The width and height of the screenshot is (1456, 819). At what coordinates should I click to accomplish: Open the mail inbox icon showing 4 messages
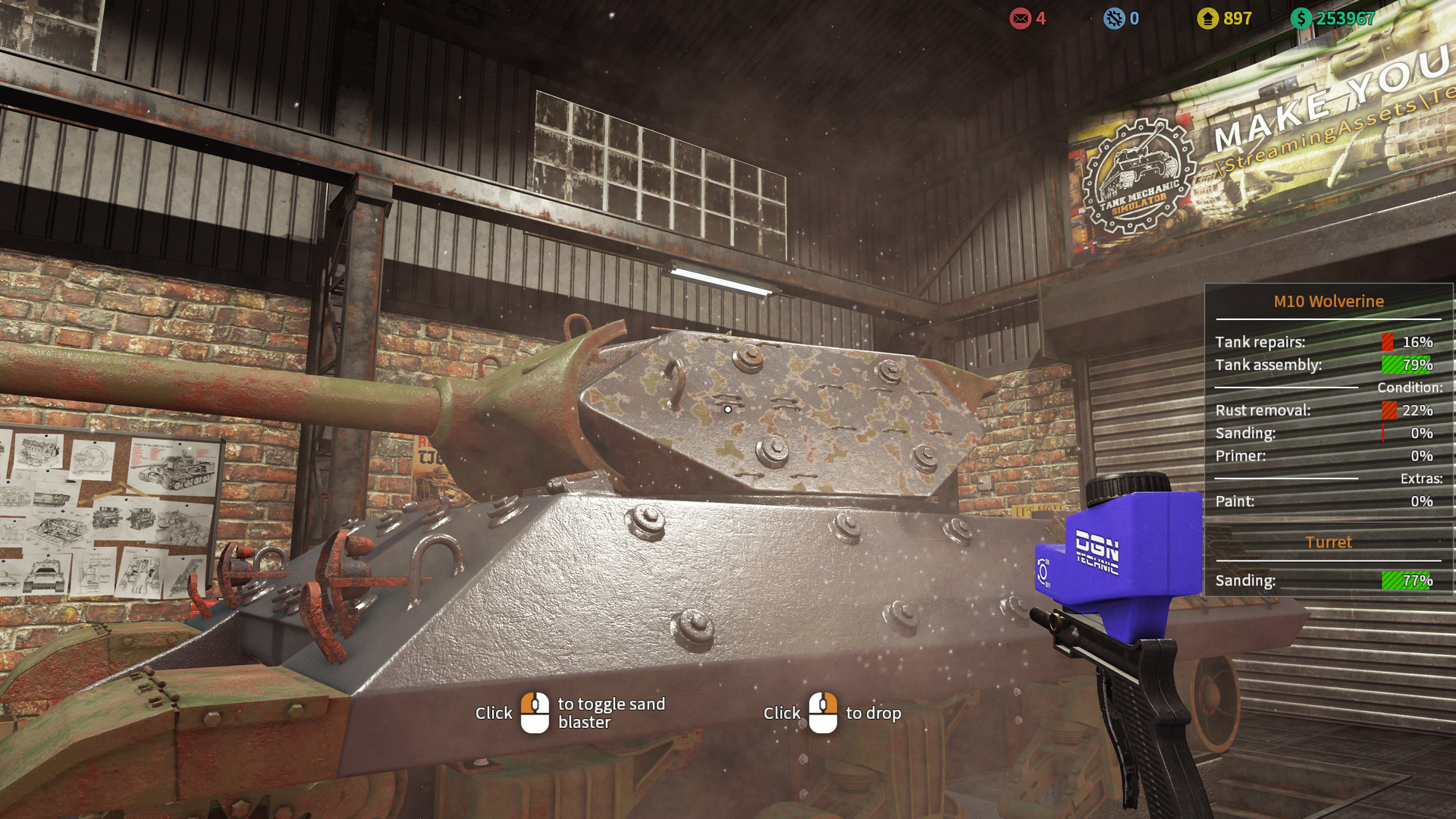pyautogui.click(x=1020, y=19)
